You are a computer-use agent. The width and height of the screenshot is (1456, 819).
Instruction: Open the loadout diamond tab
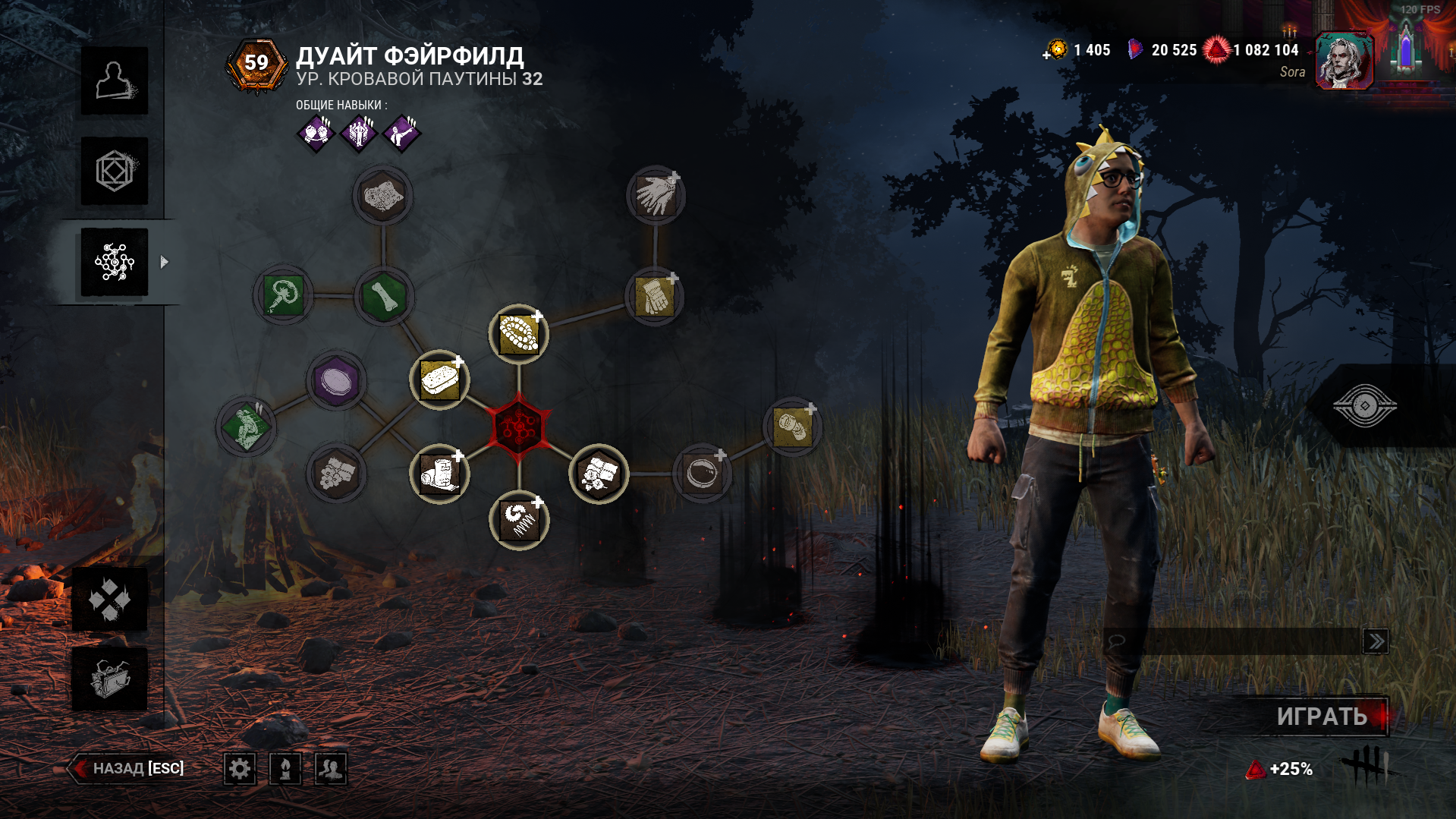[x=115, y=171]
